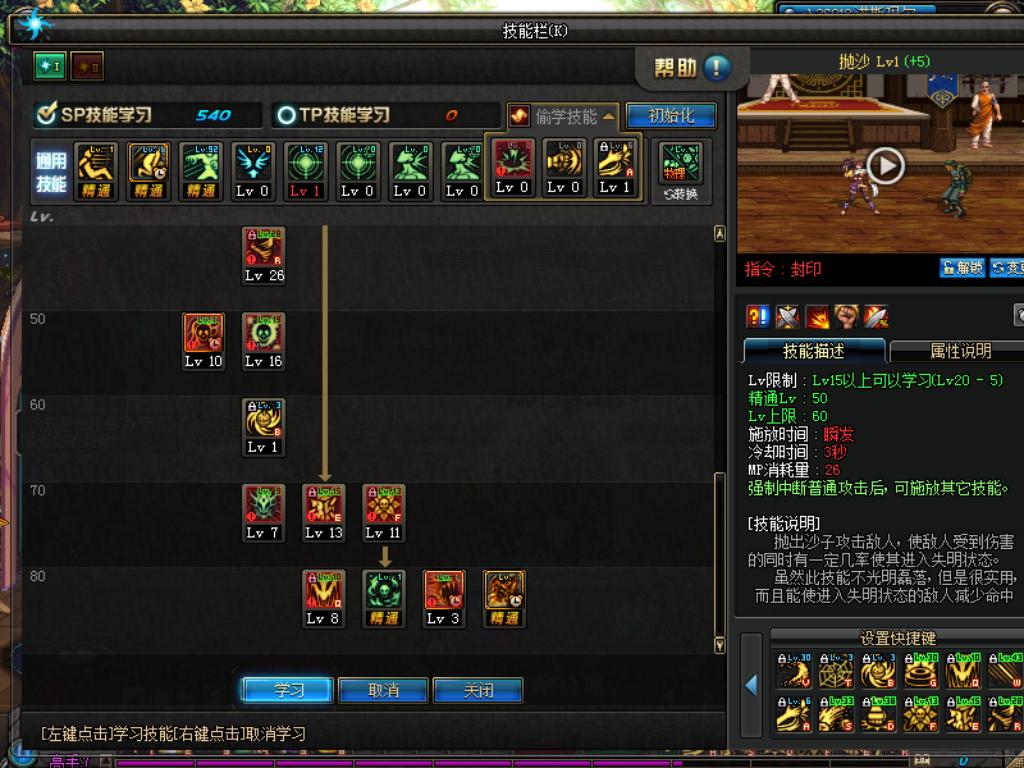This screenshot has height=768, width=1024.
Task: Click the left arrow beside 设置快捷键 panel
Action: [x=751, y=685]
